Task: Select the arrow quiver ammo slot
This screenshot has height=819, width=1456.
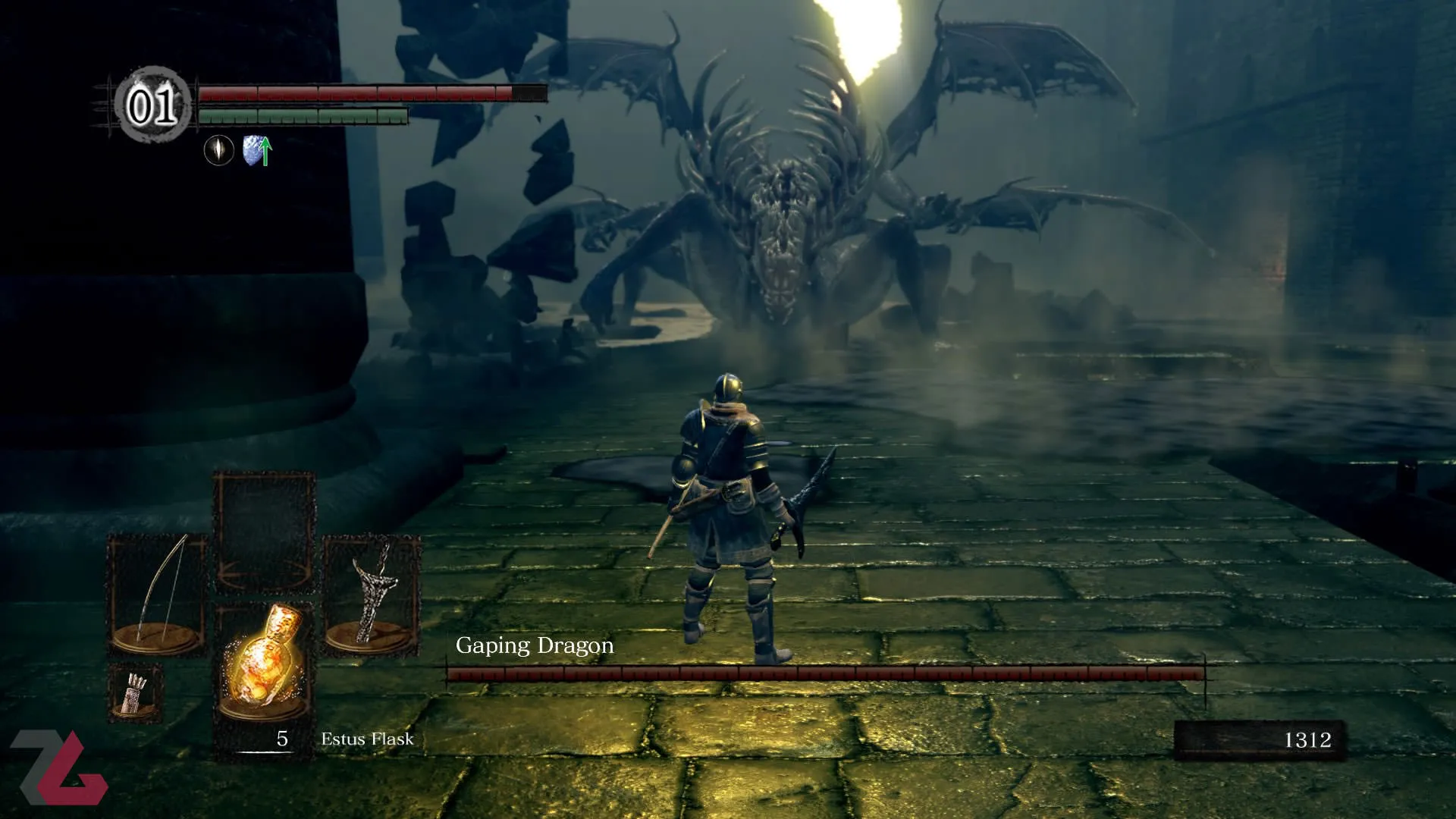Action: (135, 692)
